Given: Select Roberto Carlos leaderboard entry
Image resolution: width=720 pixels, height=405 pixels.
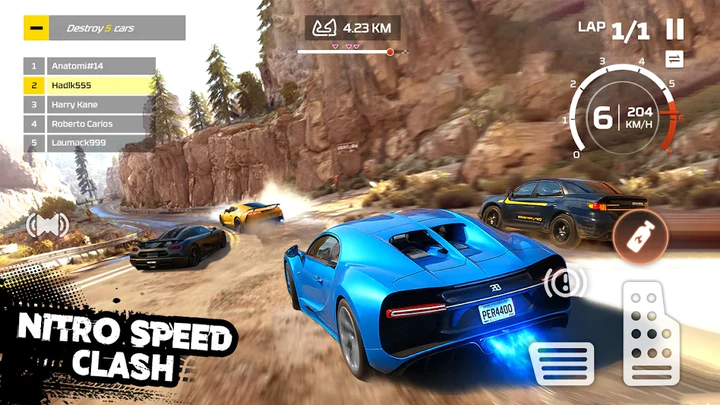Looking at the screenshot, I should (x=89, y=124).
